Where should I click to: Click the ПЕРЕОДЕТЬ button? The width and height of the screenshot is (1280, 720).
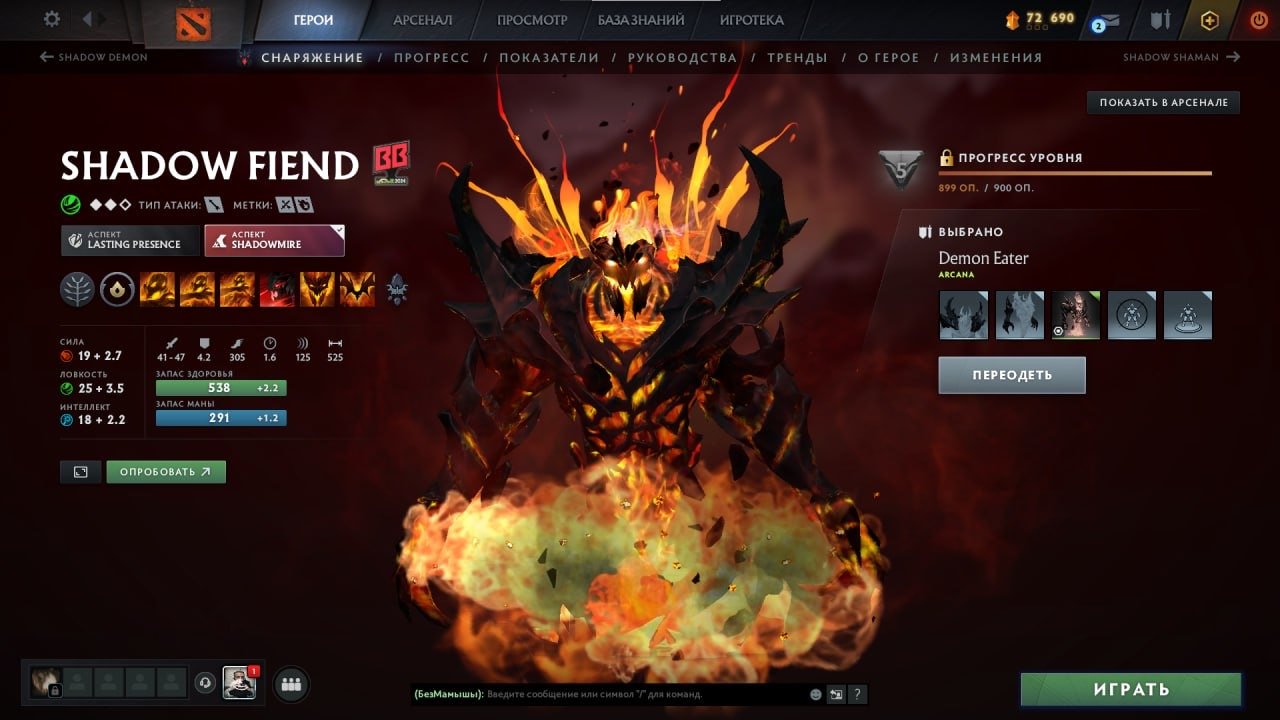pos(1011,374)
